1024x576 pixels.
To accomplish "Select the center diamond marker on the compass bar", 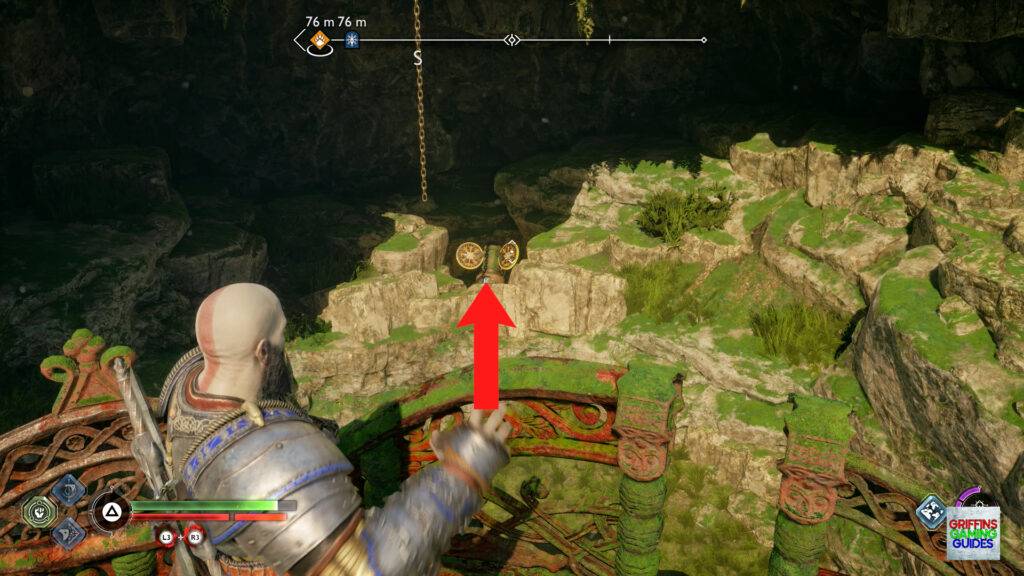I will point(512,41).
